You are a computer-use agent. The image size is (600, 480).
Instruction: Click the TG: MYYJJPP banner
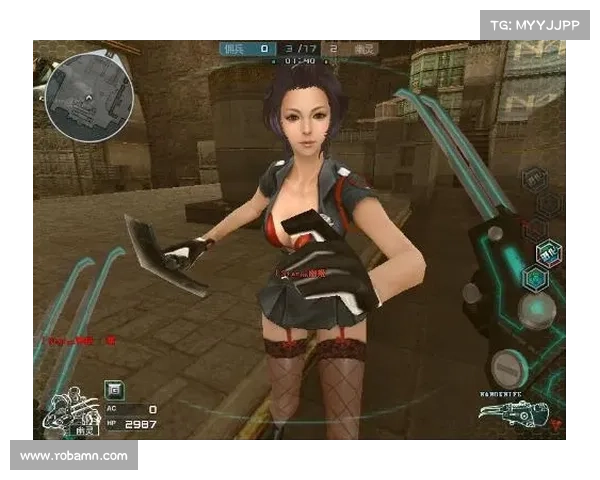click(x=535, y=24)
